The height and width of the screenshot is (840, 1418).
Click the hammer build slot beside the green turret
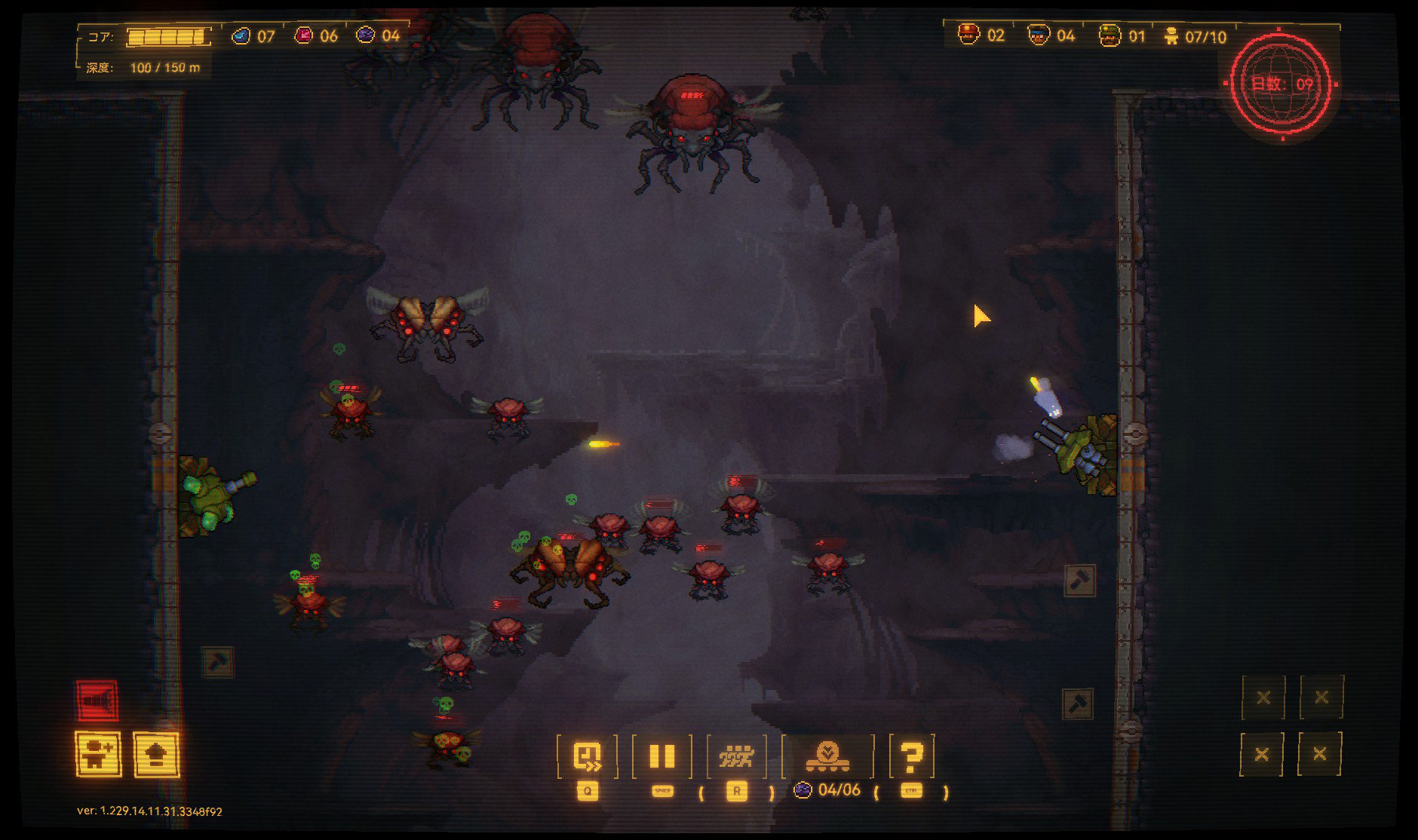[x=1079, y=580]
